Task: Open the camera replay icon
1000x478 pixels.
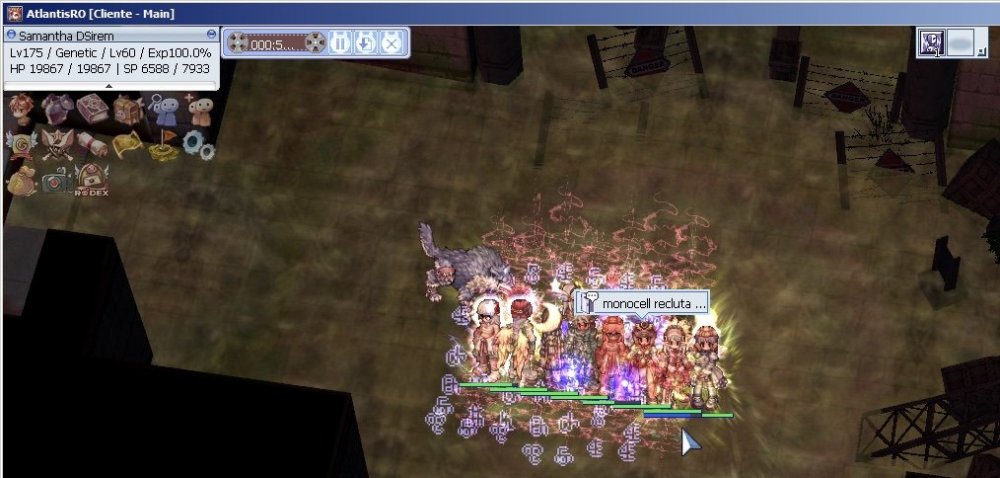Action: pyautogui.click(x=57, y=181)
